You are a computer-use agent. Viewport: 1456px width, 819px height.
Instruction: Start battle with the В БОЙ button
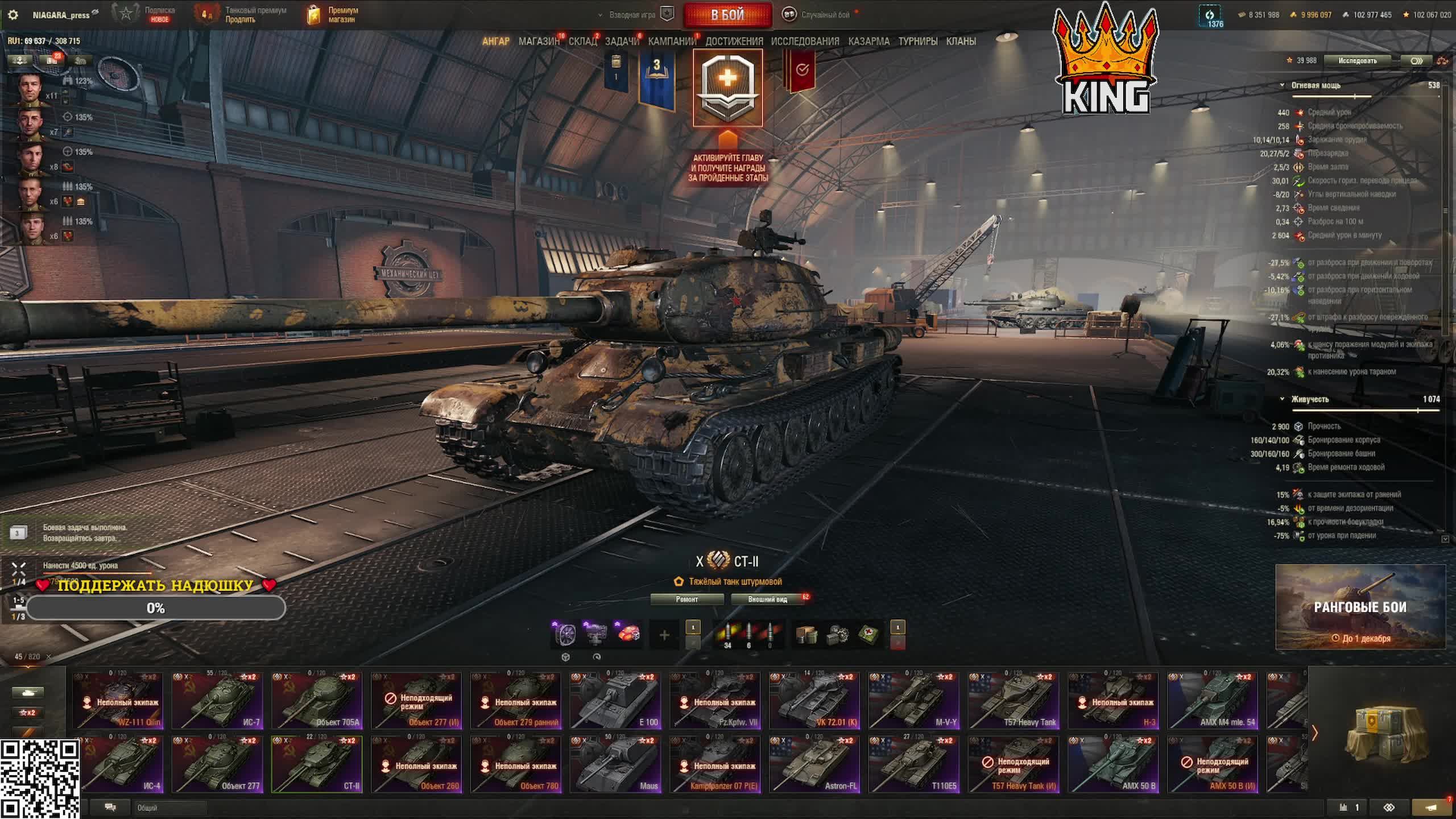point(727,15)
